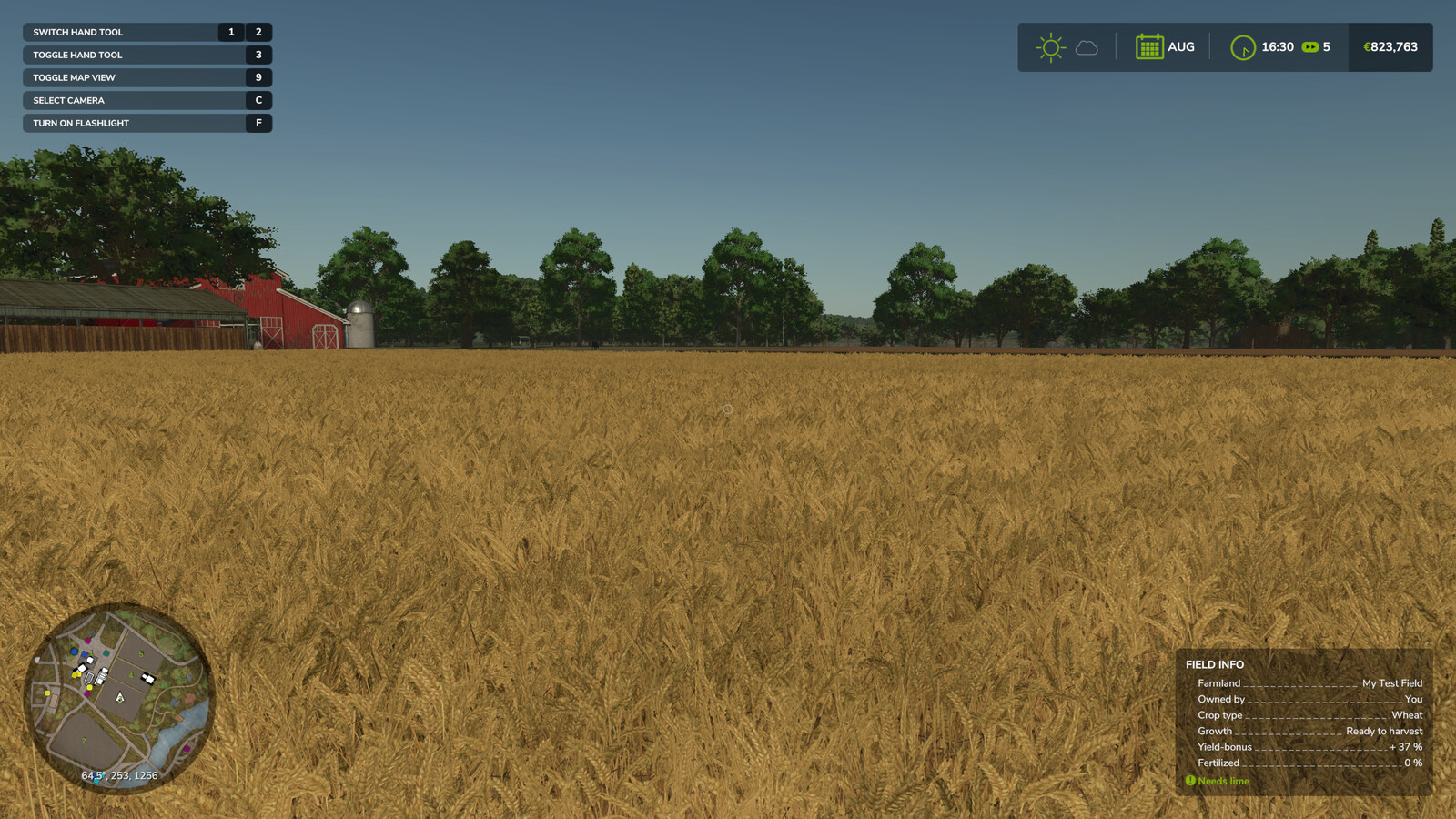Screen dimensions: 1456x819
Task: Open the AUG calendar icon
Action: coord(1150,46)
